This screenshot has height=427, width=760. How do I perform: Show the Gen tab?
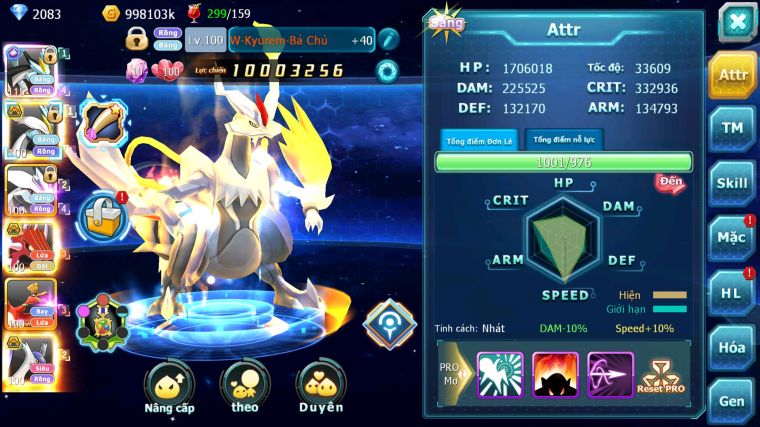pos(732,400)
